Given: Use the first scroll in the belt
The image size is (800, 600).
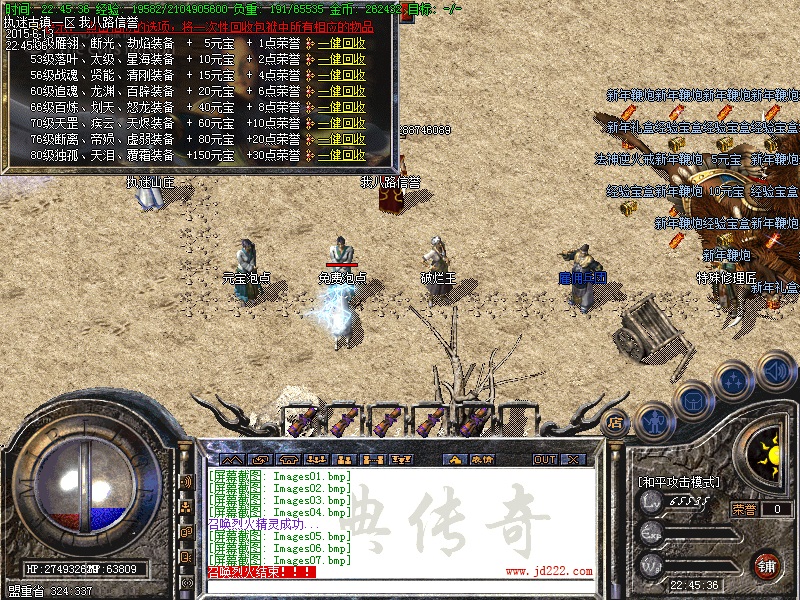Looking at the screenshot, I should [301, 421].
